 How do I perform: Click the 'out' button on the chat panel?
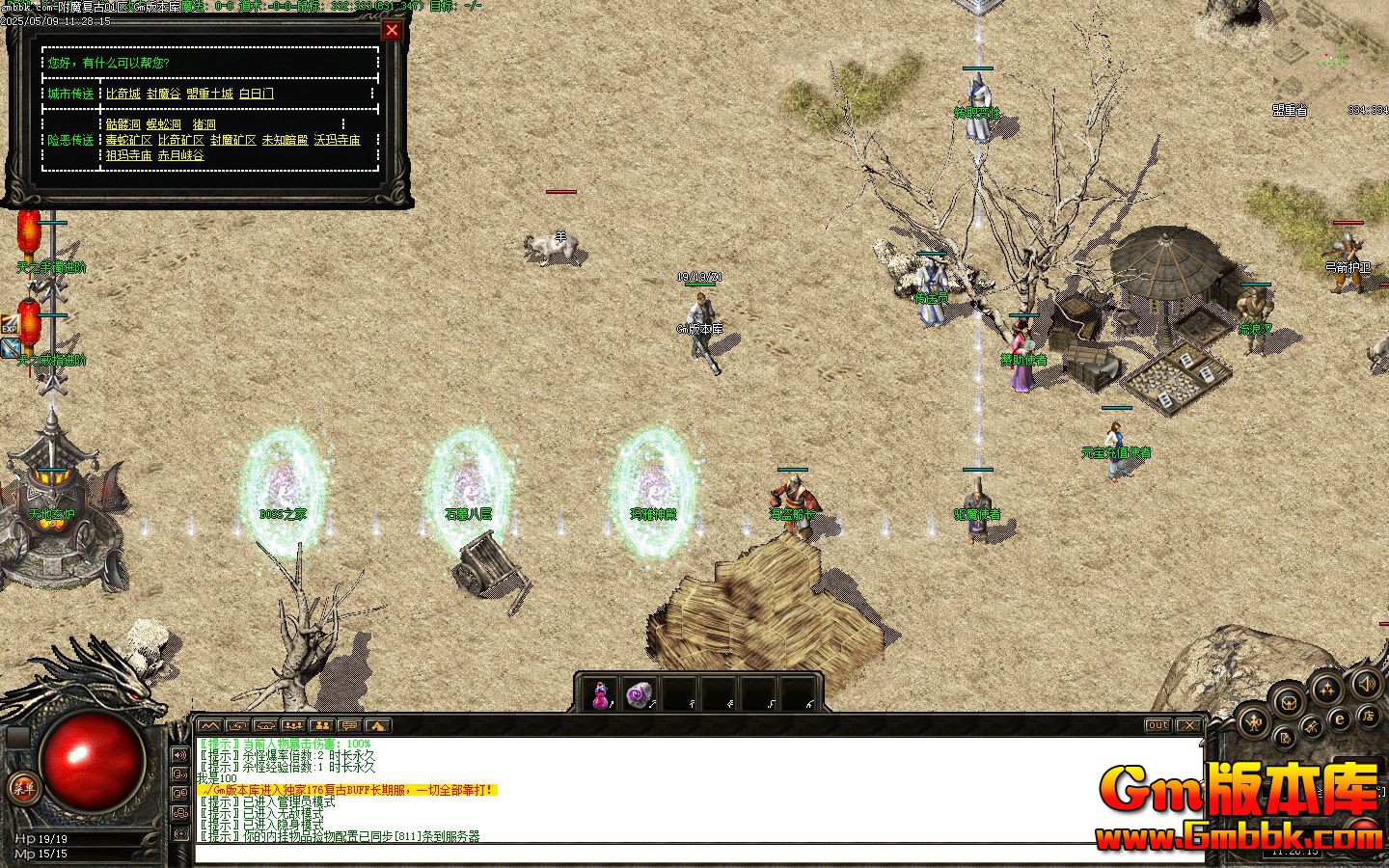(x=1157, y=725)
